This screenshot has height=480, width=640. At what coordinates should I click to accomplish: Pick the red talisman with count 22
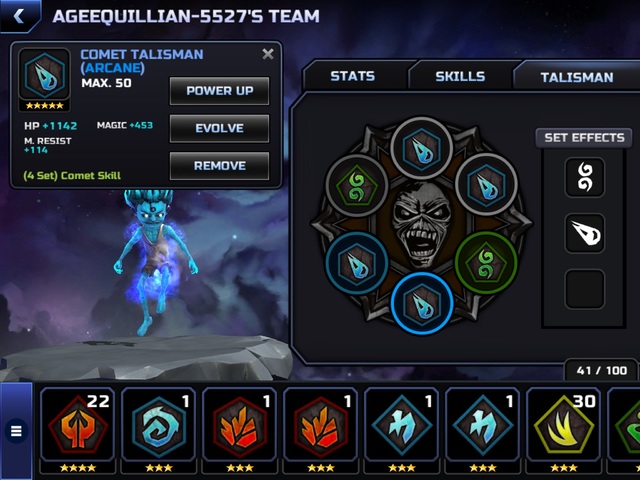(77, 425)
